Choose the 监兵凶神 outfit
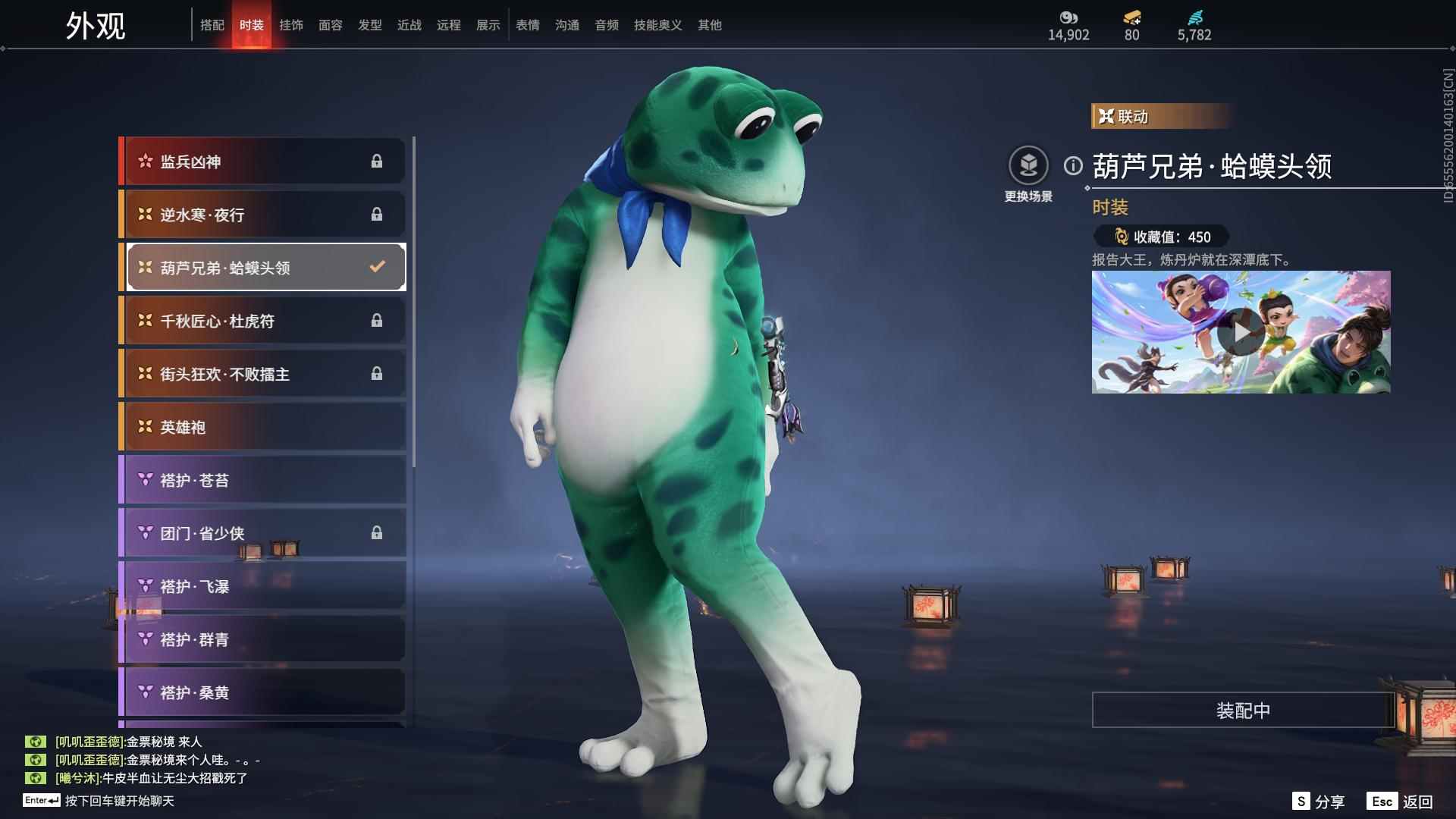This screenshot has width=1456, height=819. [262, 162]
